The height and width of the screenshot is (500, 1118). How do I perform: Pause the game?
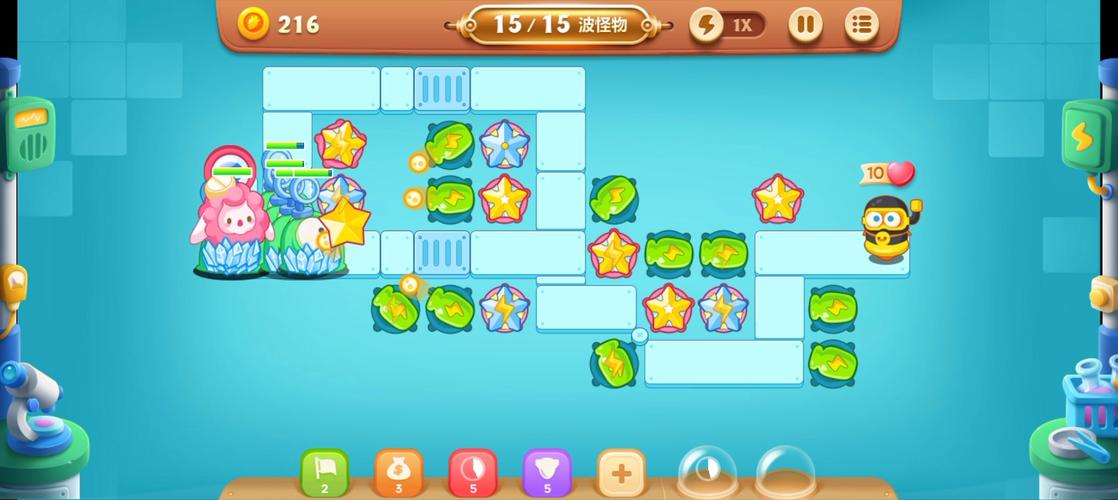(x=805, y=25)
